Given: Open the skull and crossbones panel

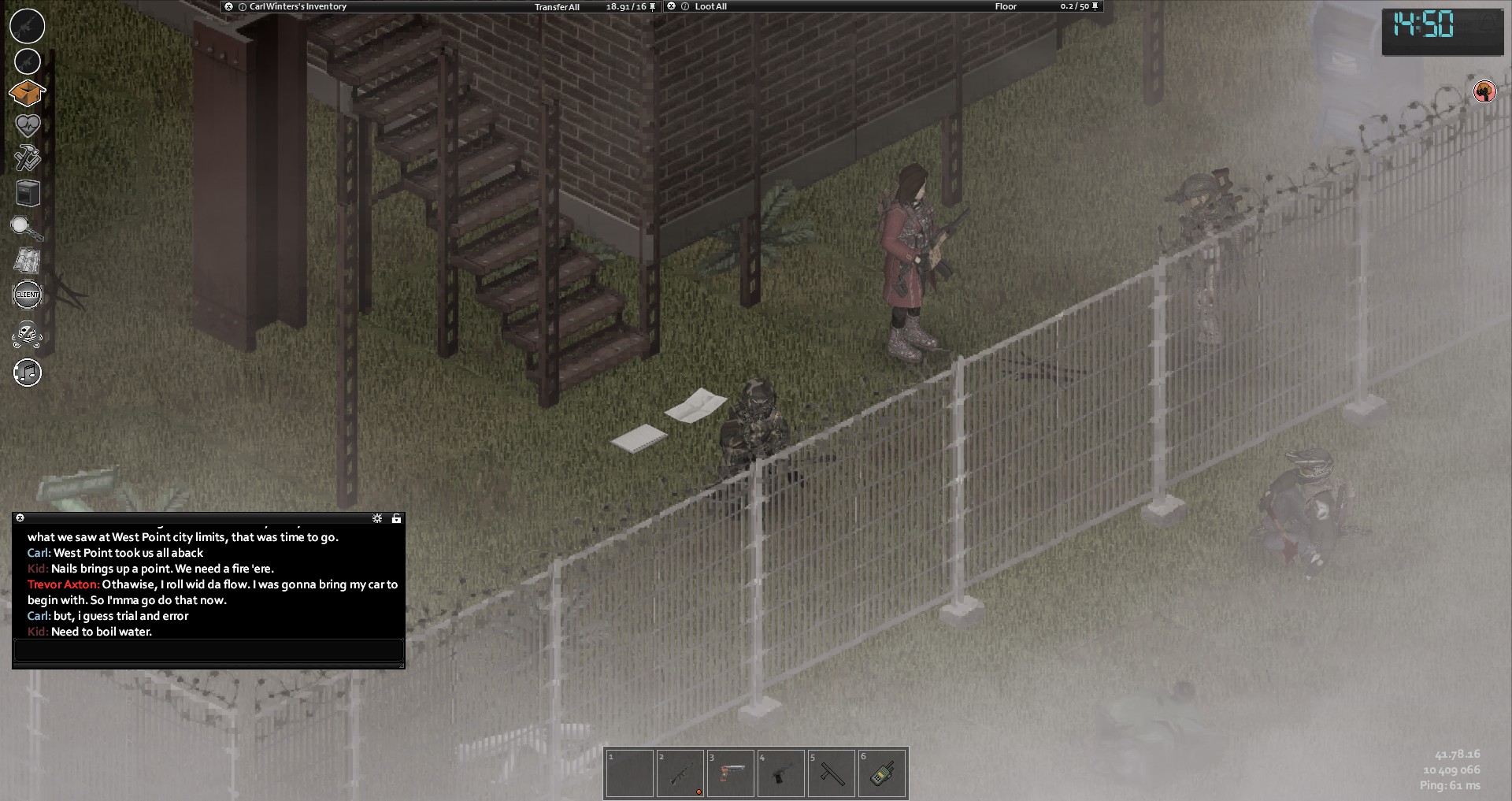Looking at the screenshot, I should point(28,334).
